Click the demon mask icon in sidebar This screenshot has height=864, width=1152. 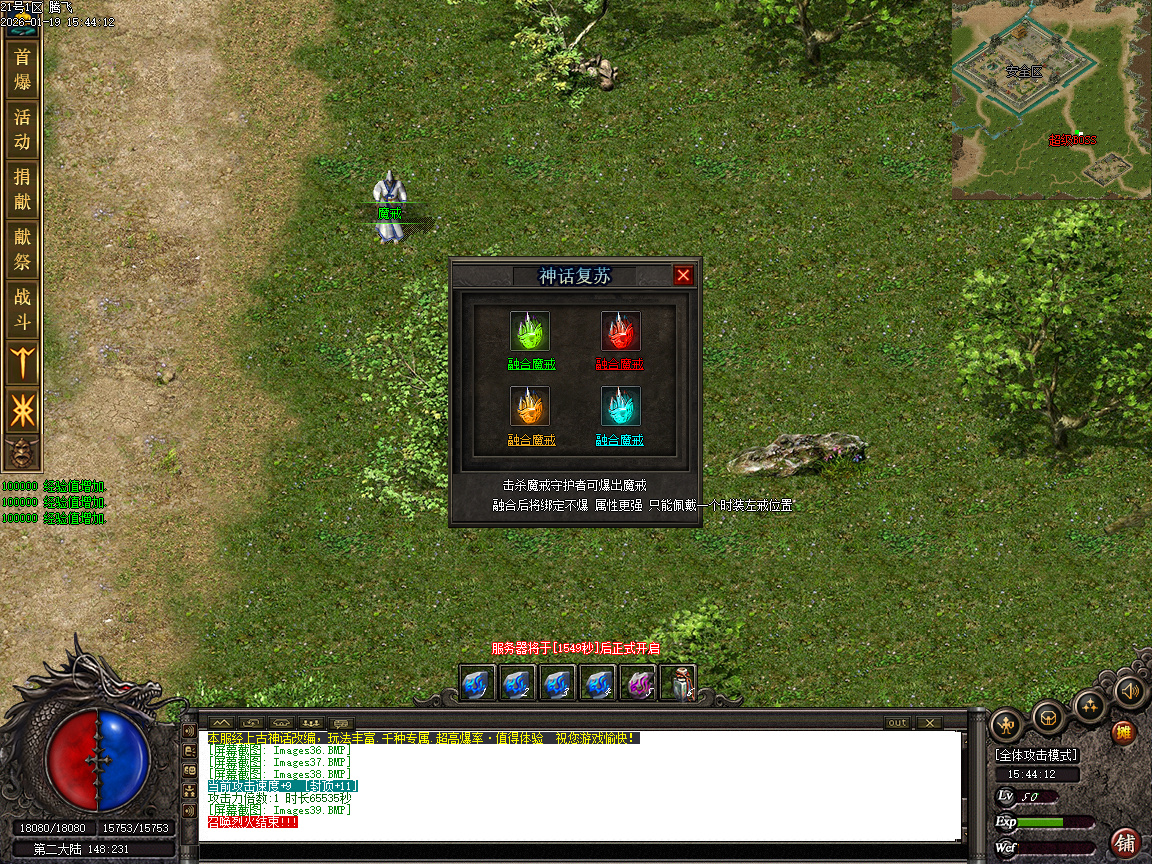click(22, 453)
